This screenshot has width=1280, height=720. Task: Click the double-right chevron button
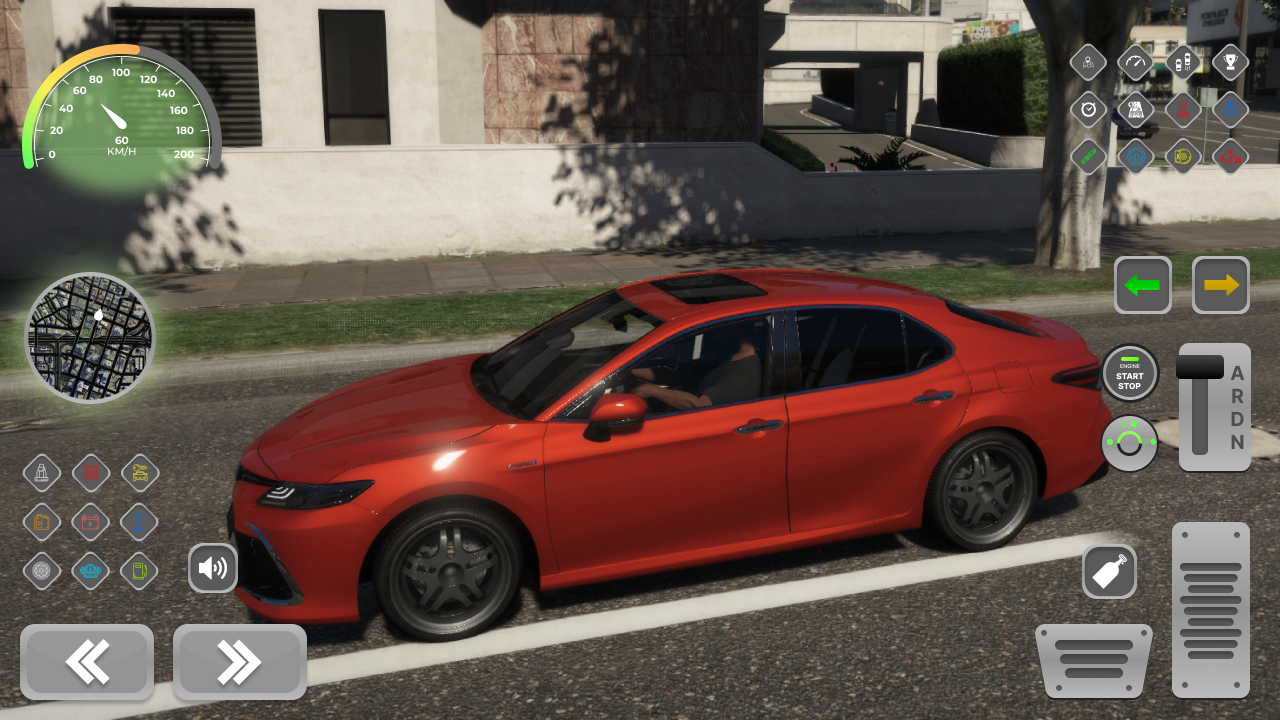point(239,661)
